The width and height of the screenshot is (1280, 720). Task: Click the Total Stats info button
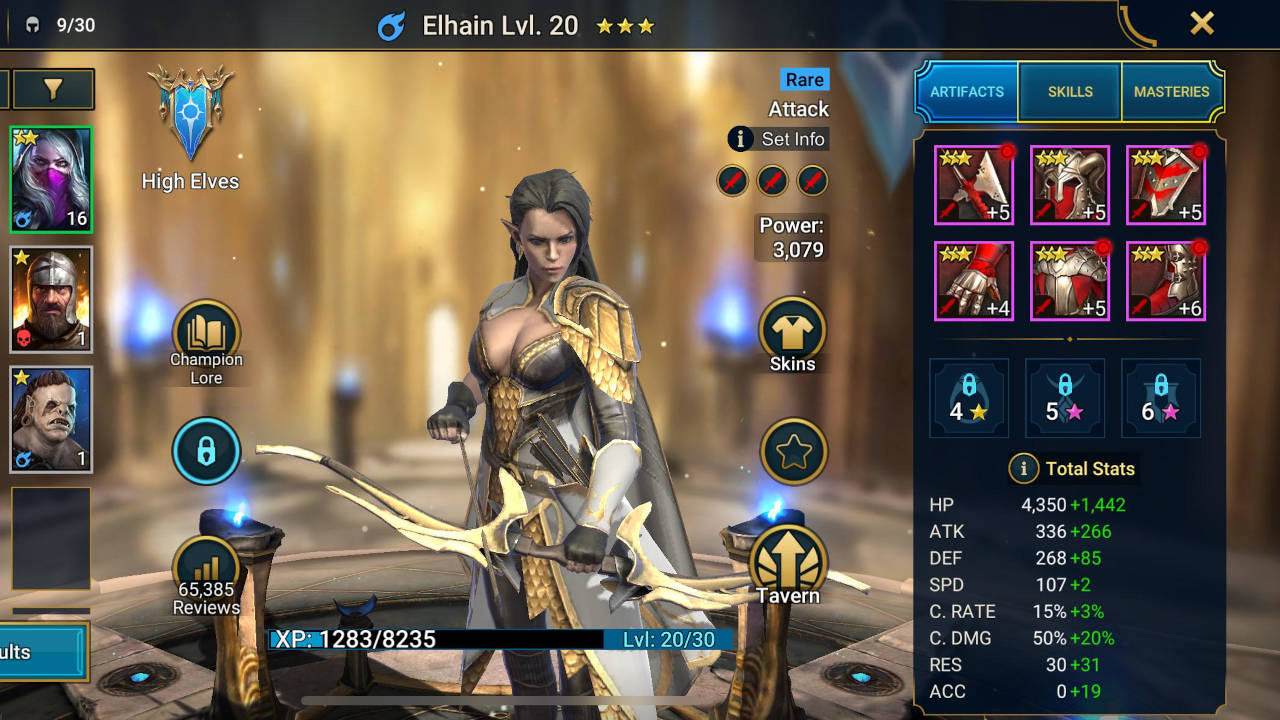click(1023, 469)
